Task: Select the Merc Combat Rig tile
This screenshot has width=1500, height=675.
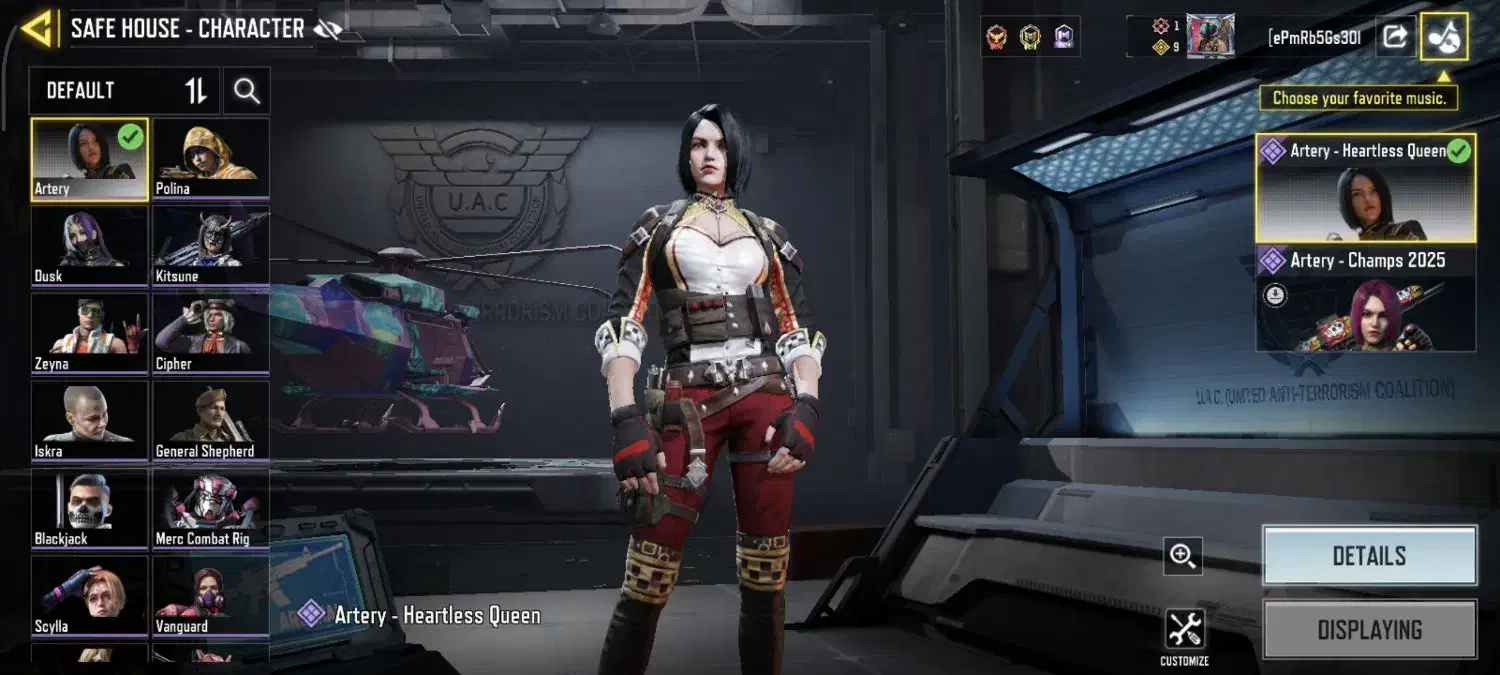Action: pos(211,509)
